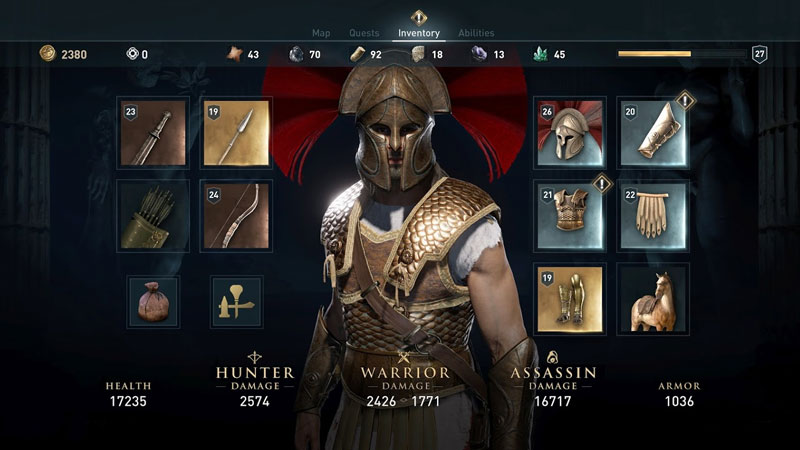The image size is (800, 450).
Task: Switch to the Map tab
Action: 321,33
